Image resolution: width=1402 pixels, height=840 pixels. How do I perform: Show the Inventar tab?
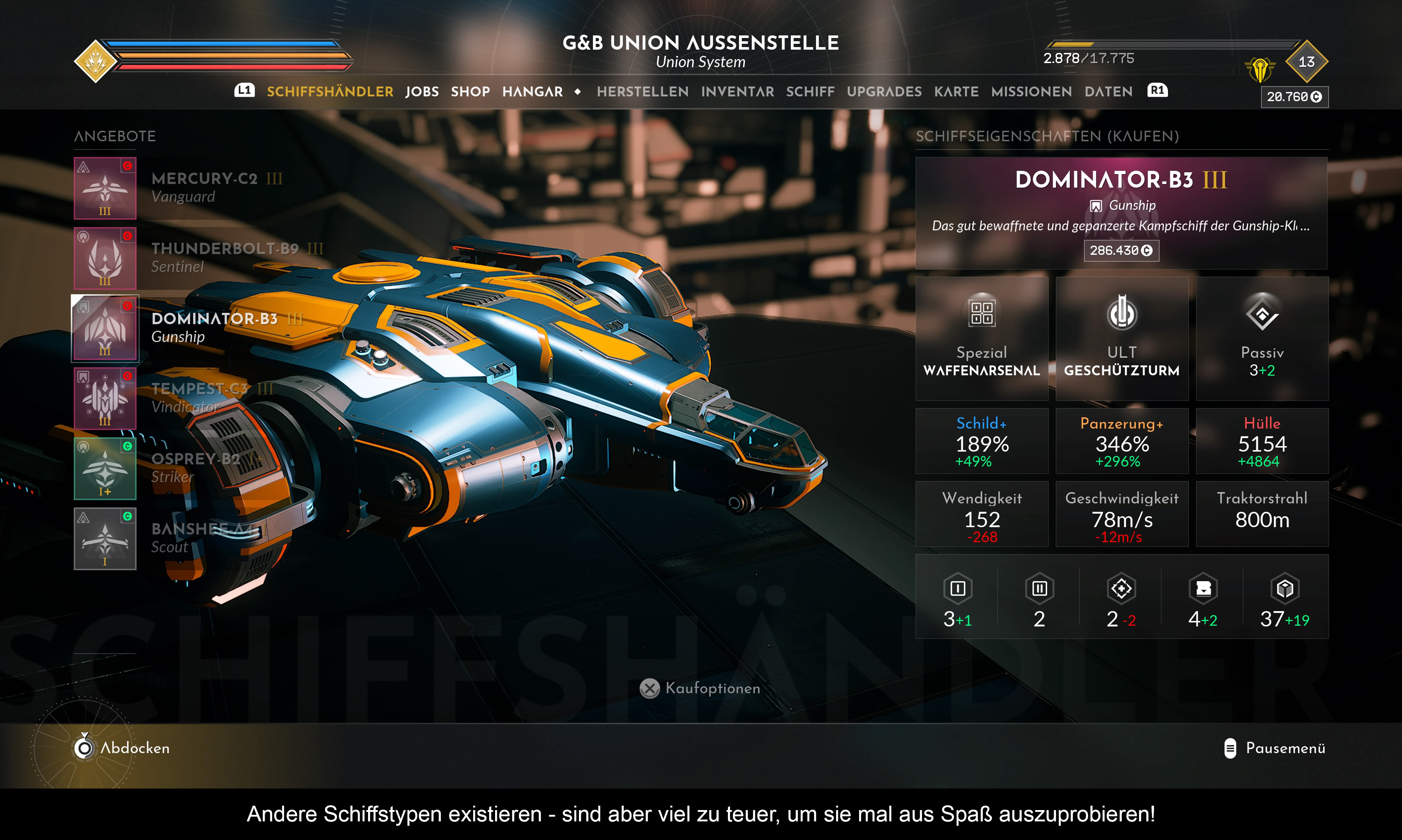coord(737,92)
